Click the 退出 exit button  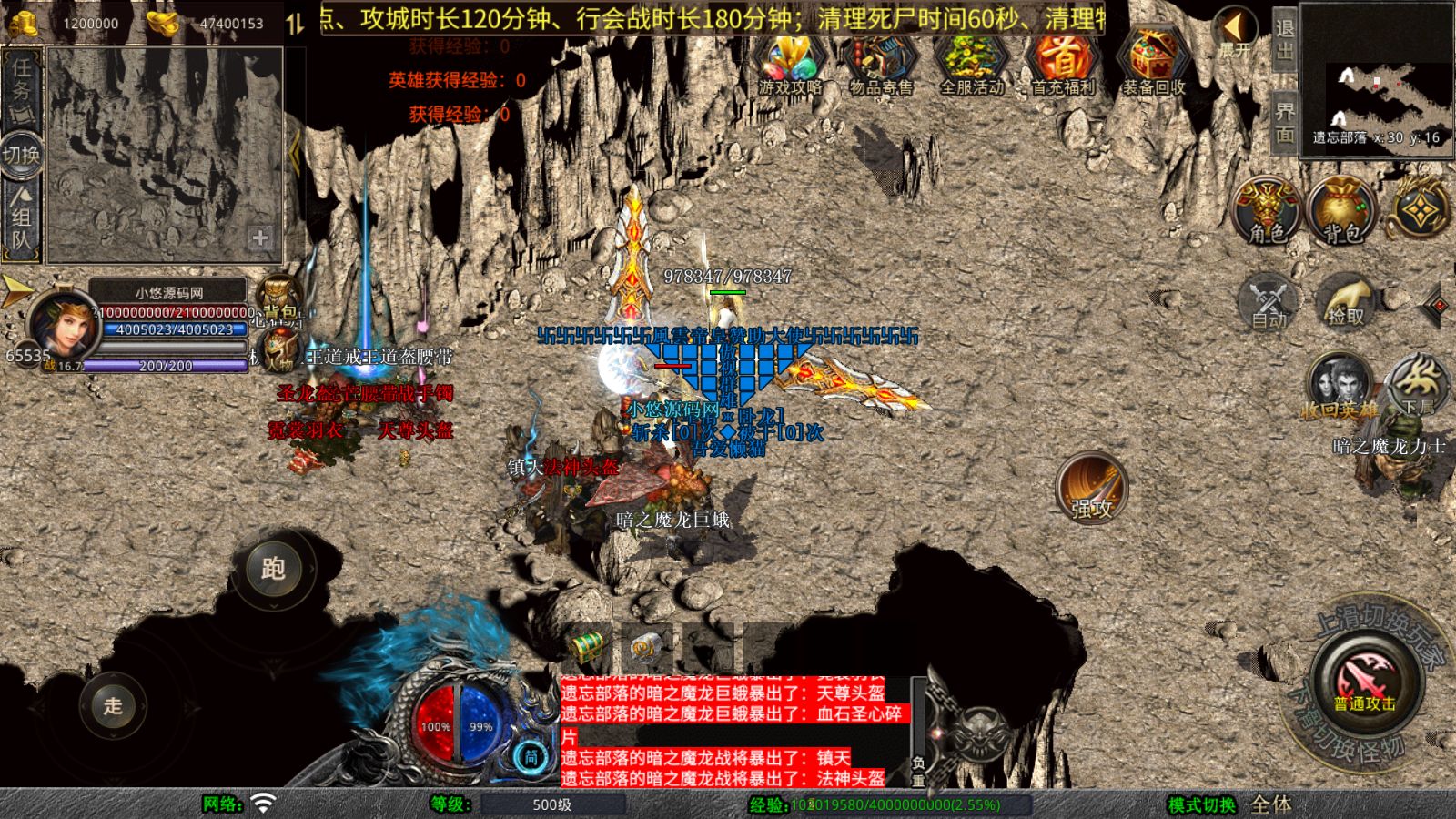coord(1284,40)
